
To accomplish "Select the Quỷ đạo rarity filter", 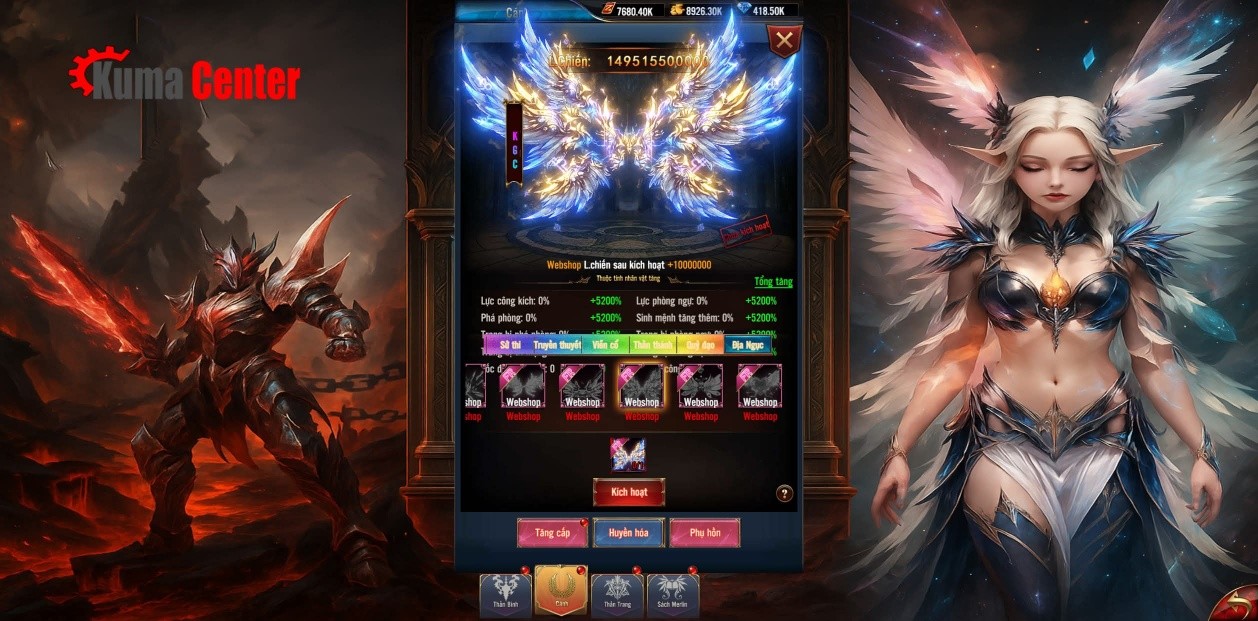I will tap(700, 344).
